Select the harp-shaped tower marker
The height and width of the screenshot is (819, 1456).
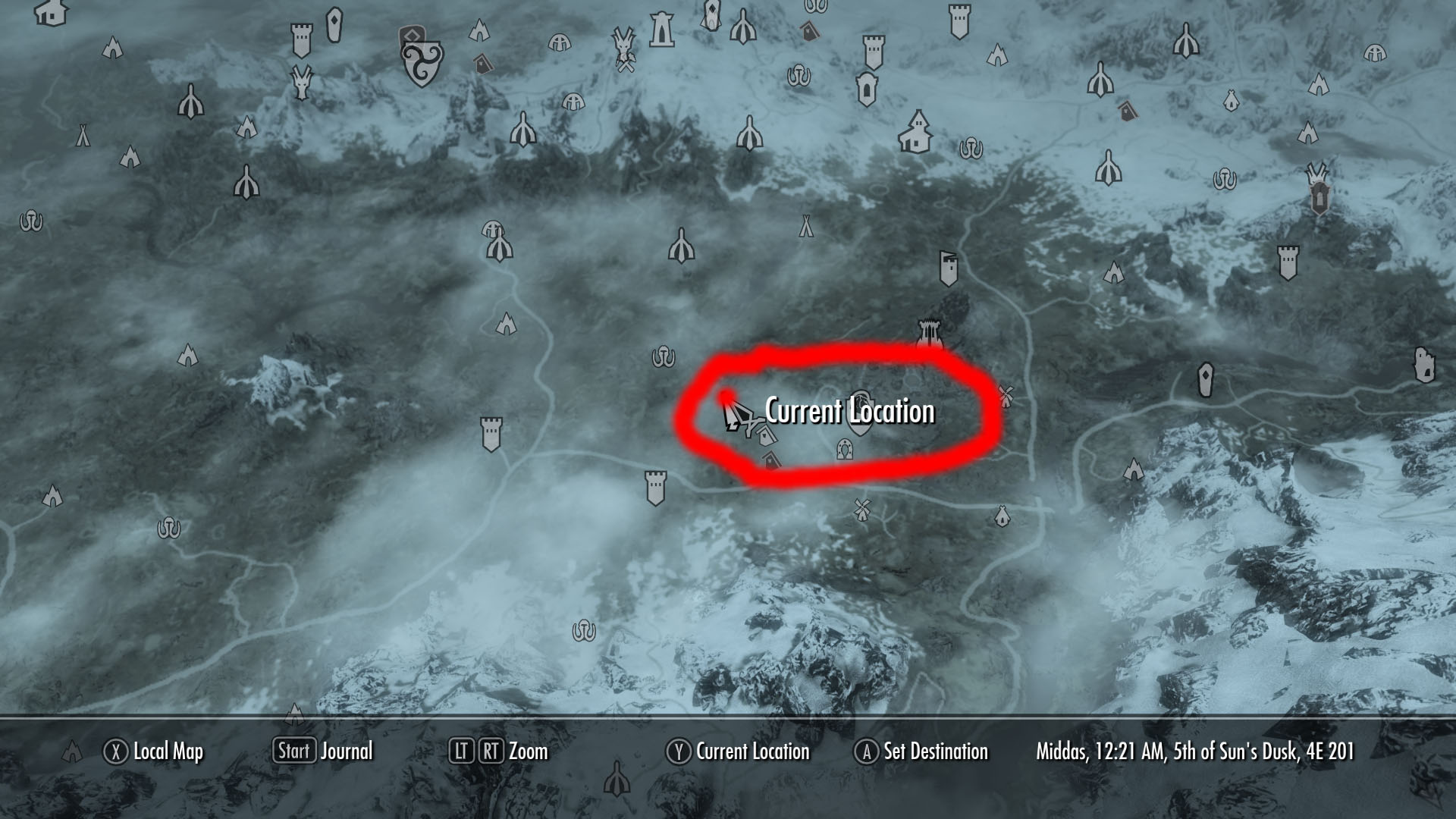(x=928, y=334)
